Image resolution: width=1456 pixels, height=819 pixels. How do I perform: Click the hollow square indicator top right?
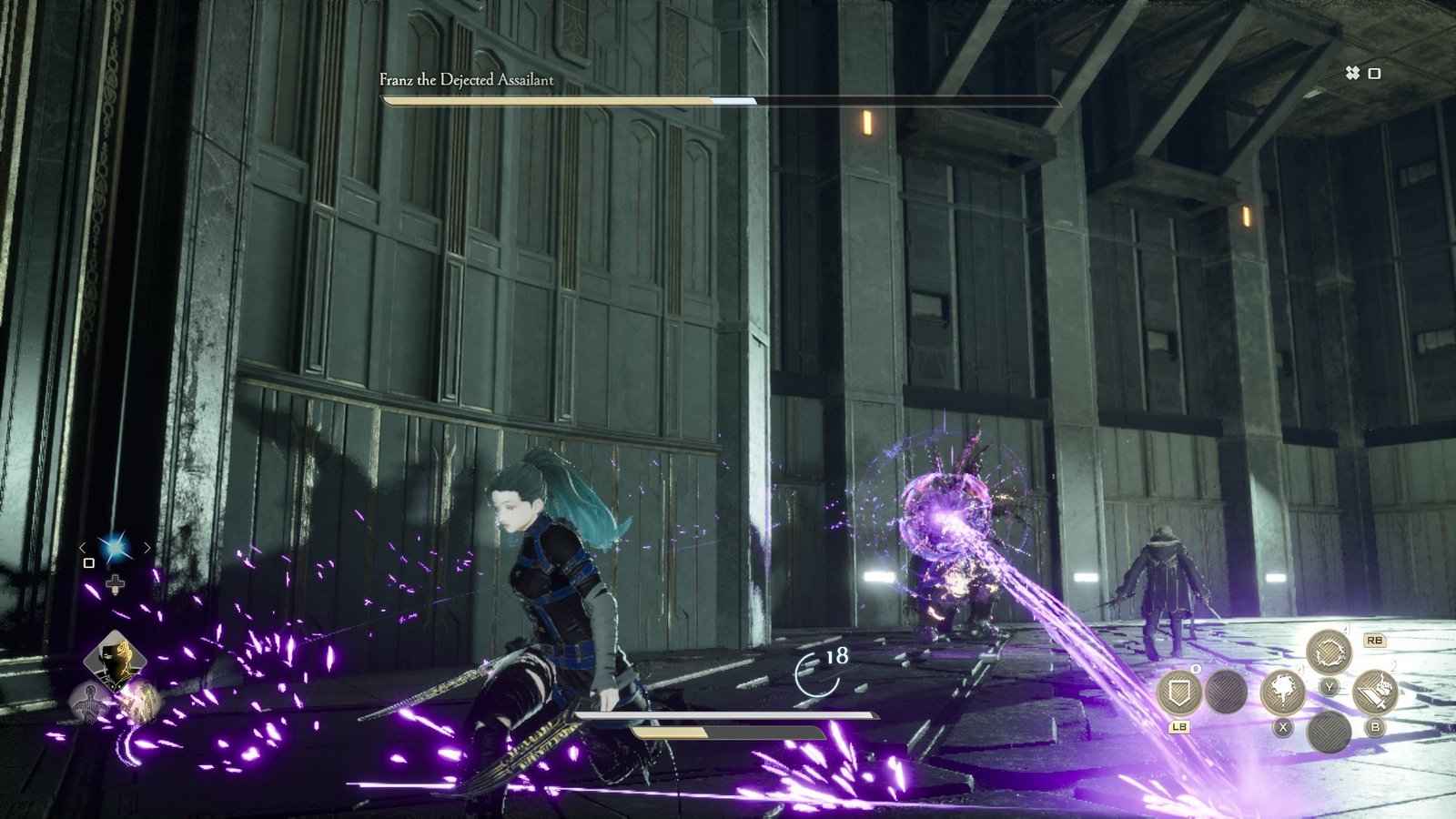tap(1376, 75)
